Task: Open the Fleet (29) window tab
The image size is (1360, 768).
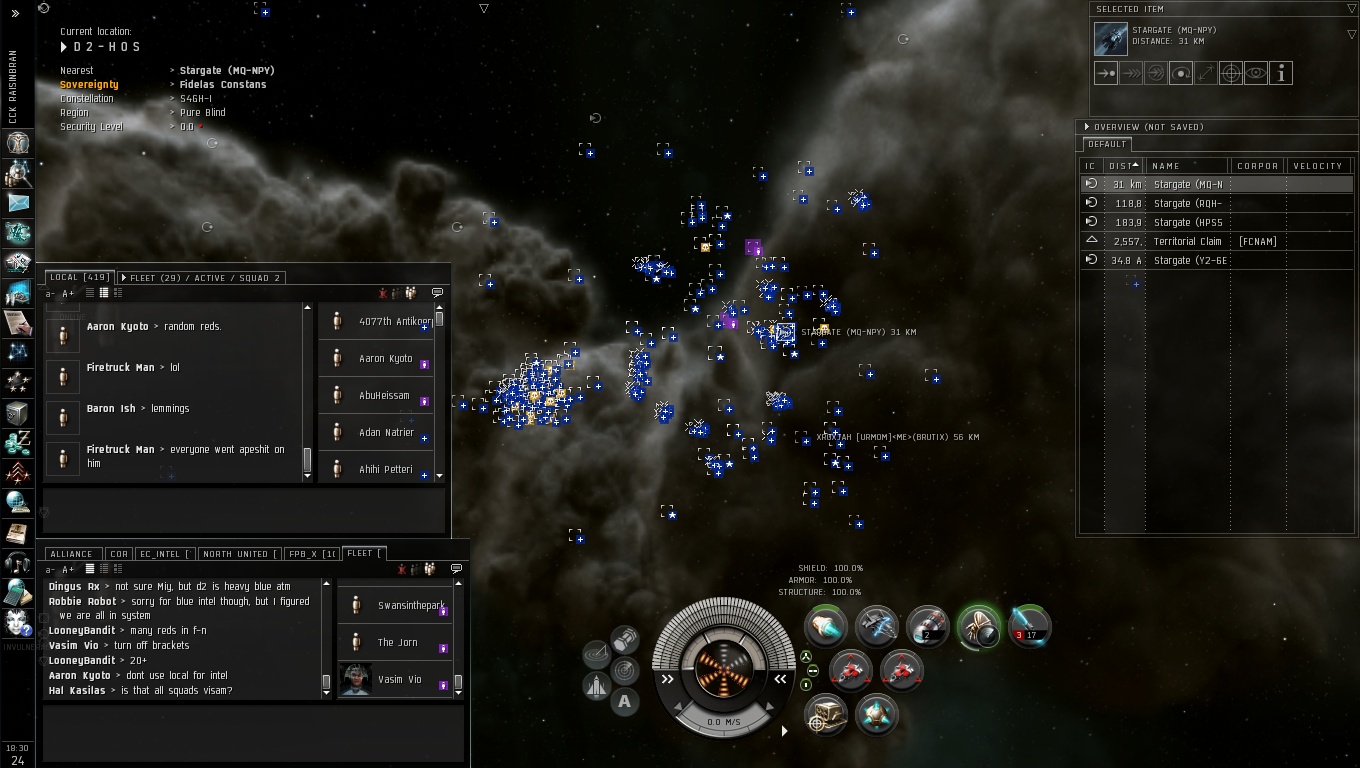Action: pos(200,277)
